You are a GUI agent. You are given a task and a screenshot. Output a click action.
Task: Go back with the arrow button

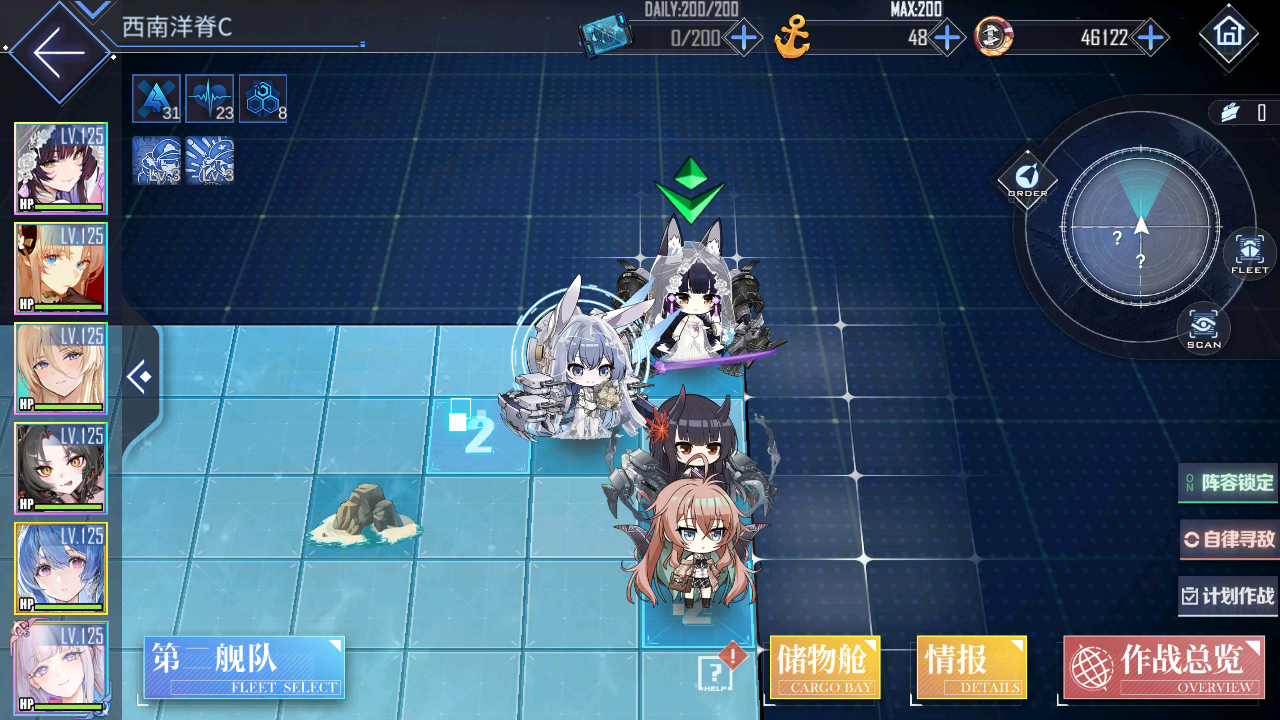pos(57,52)
